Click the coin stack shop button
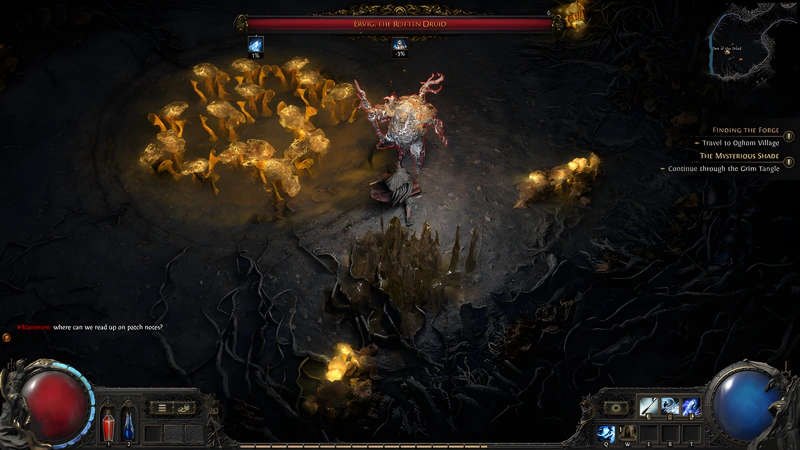Viewport: 800px width, 450px height. pyautogui.click(x=185, y=407)
